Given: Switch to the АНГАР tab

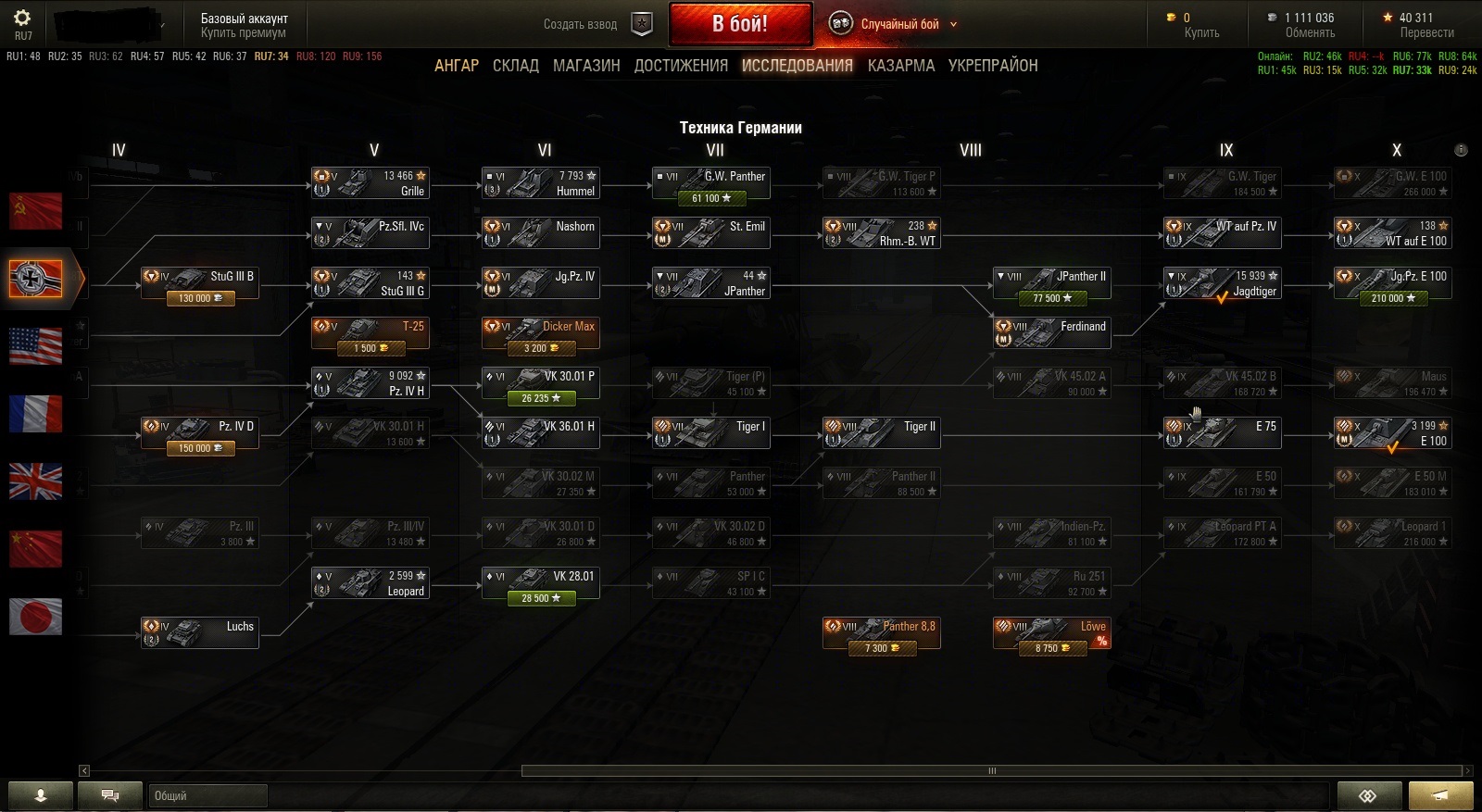Looking at the screenshot, I should click(457, 66).
